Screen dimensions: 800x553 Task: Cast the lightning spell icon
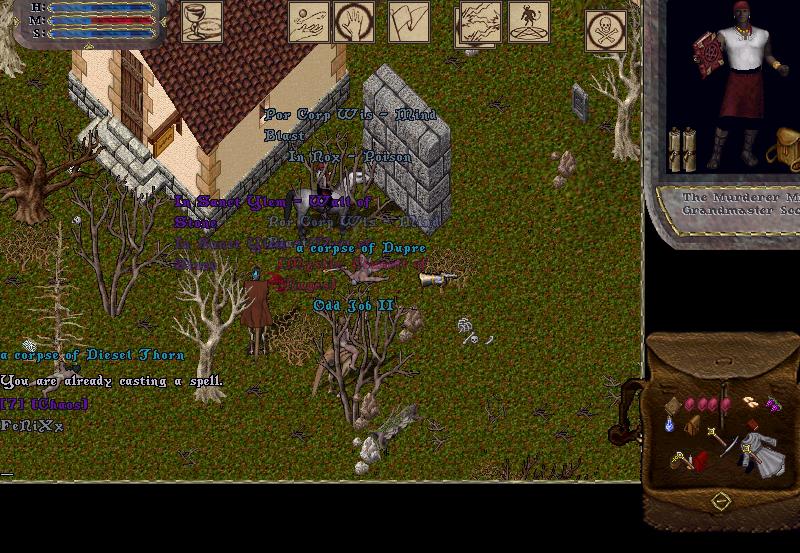pyautogui.click(x=480, y=22)
